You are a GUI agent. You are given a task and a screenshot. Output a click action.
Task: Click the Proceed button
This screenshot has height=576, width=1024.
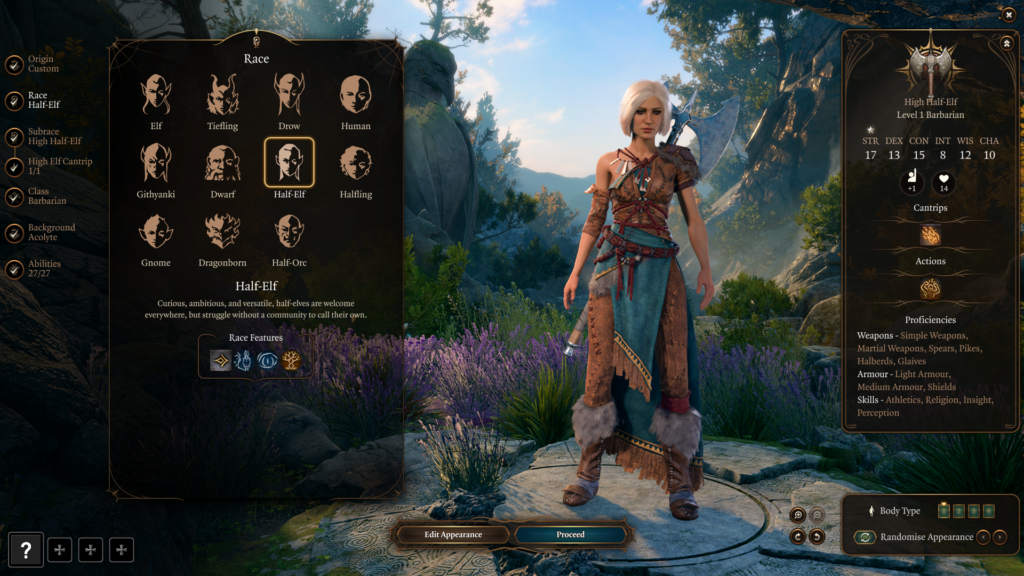coord(570,535)
